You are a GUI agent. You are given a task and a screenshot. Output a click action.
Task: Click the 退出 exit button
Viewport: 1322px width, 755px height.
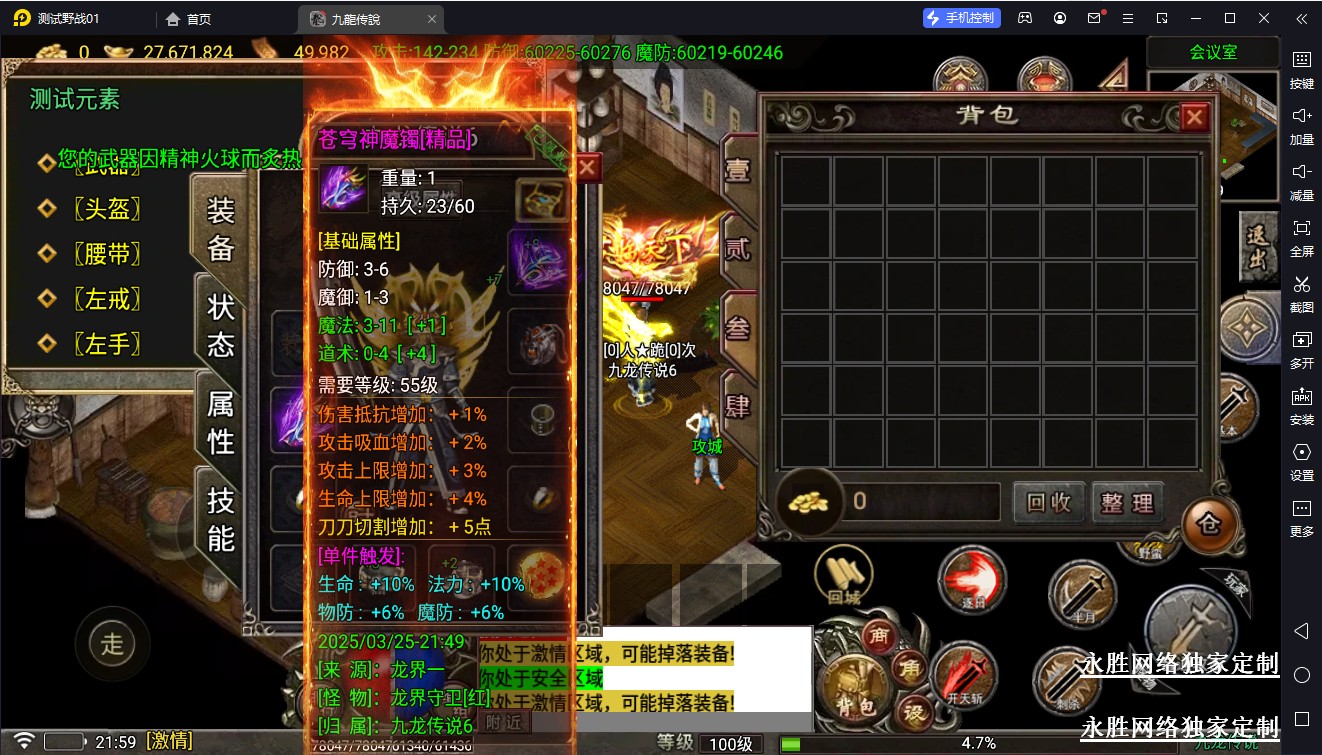pos(1257,247)
